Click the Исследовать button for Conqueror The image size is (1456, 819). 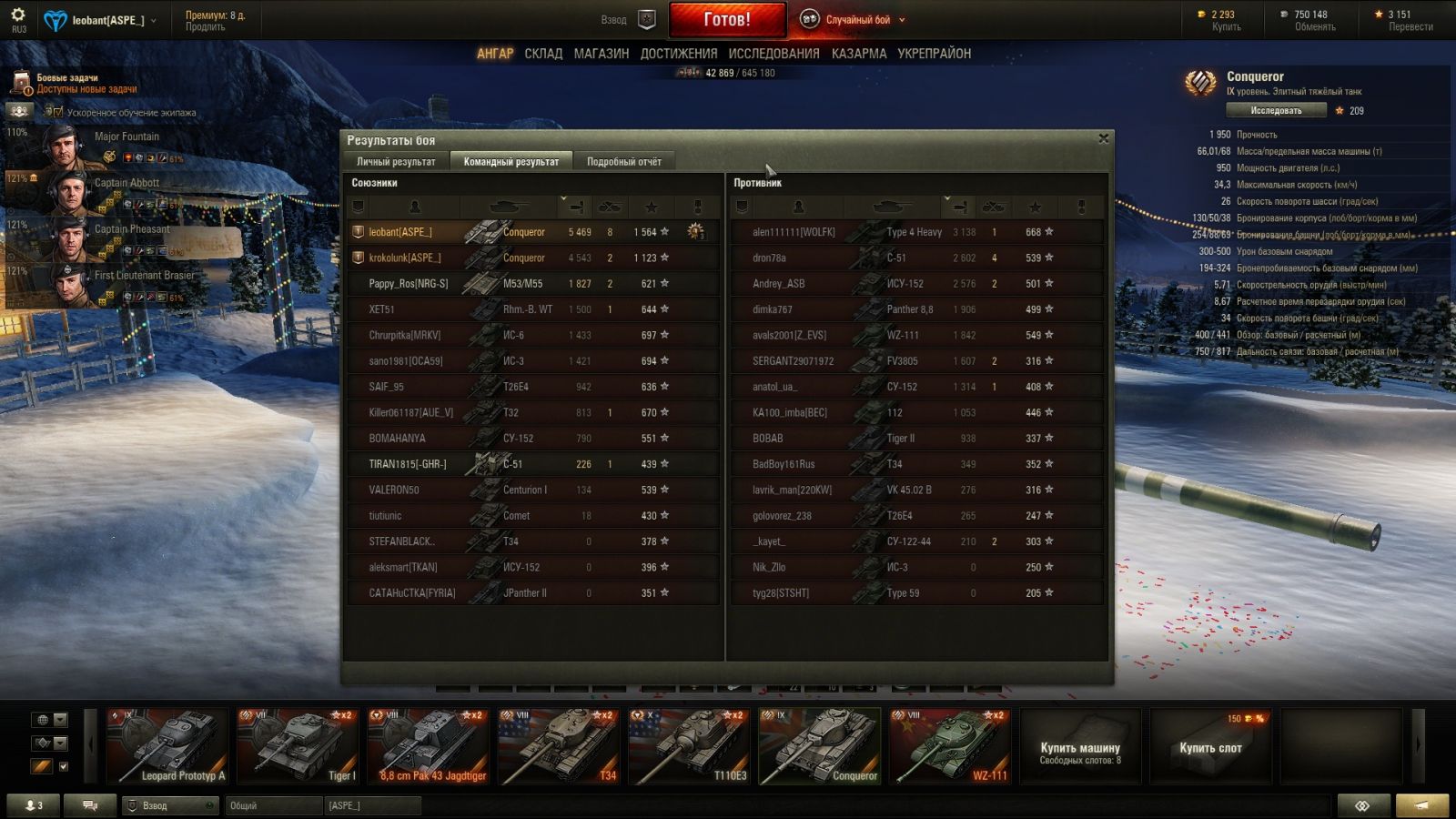click(x=1275, y=111)
